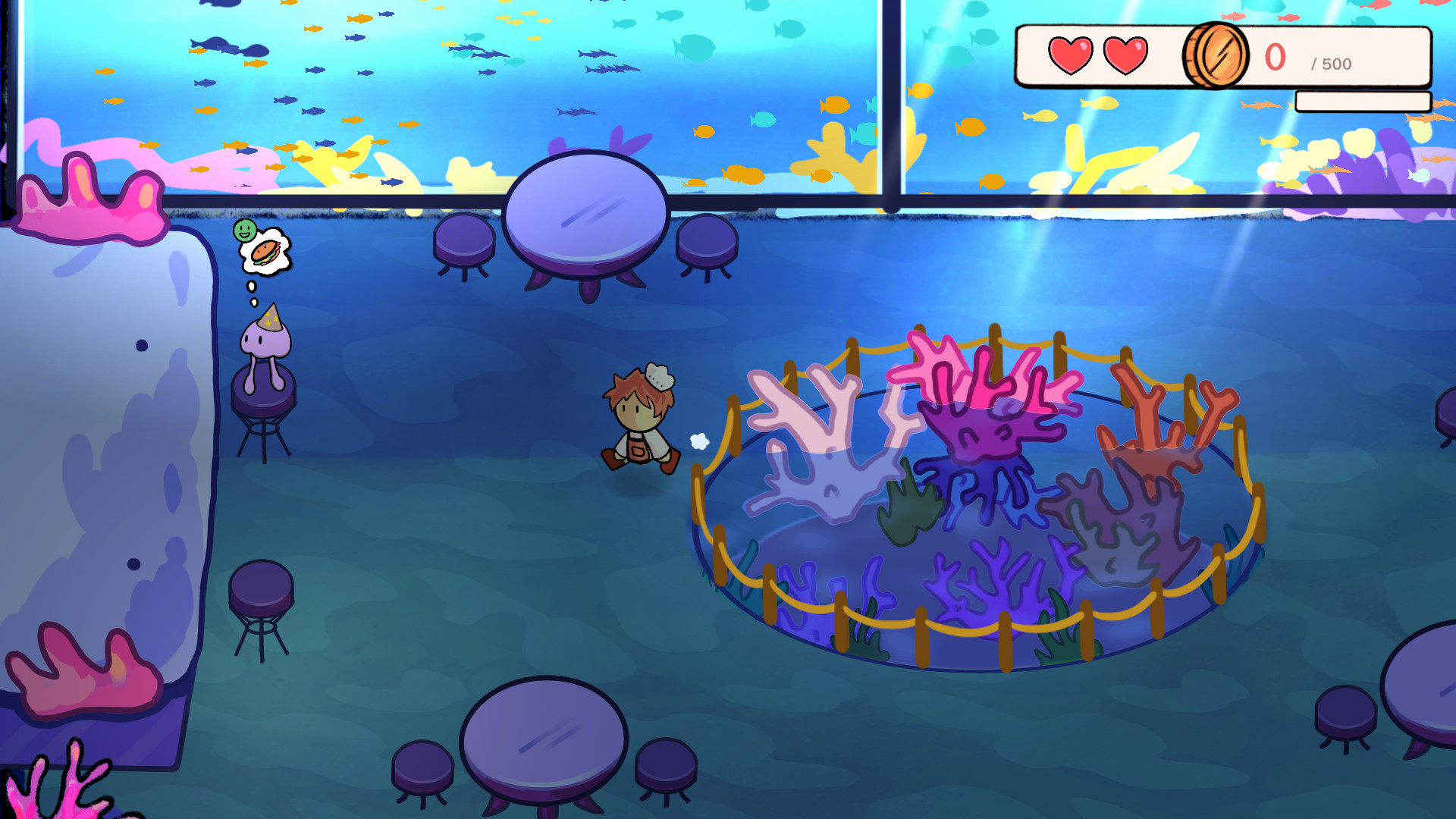Select the first heart in the health display
This screenshot has width=1456, height=819.
click(1069, 54)
